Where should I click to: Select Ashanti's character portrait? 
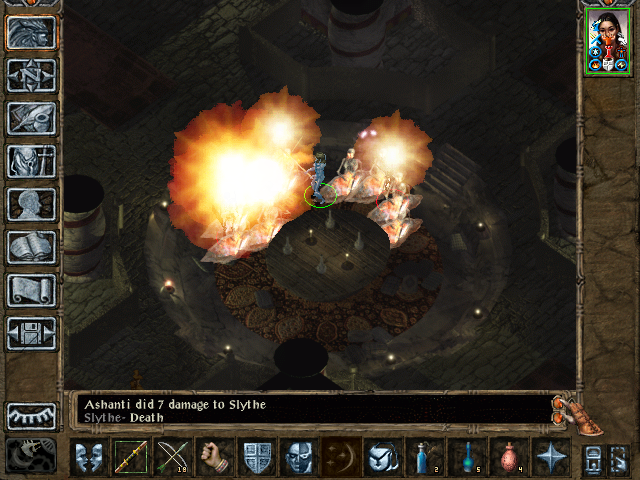click(x=609, y=42)
